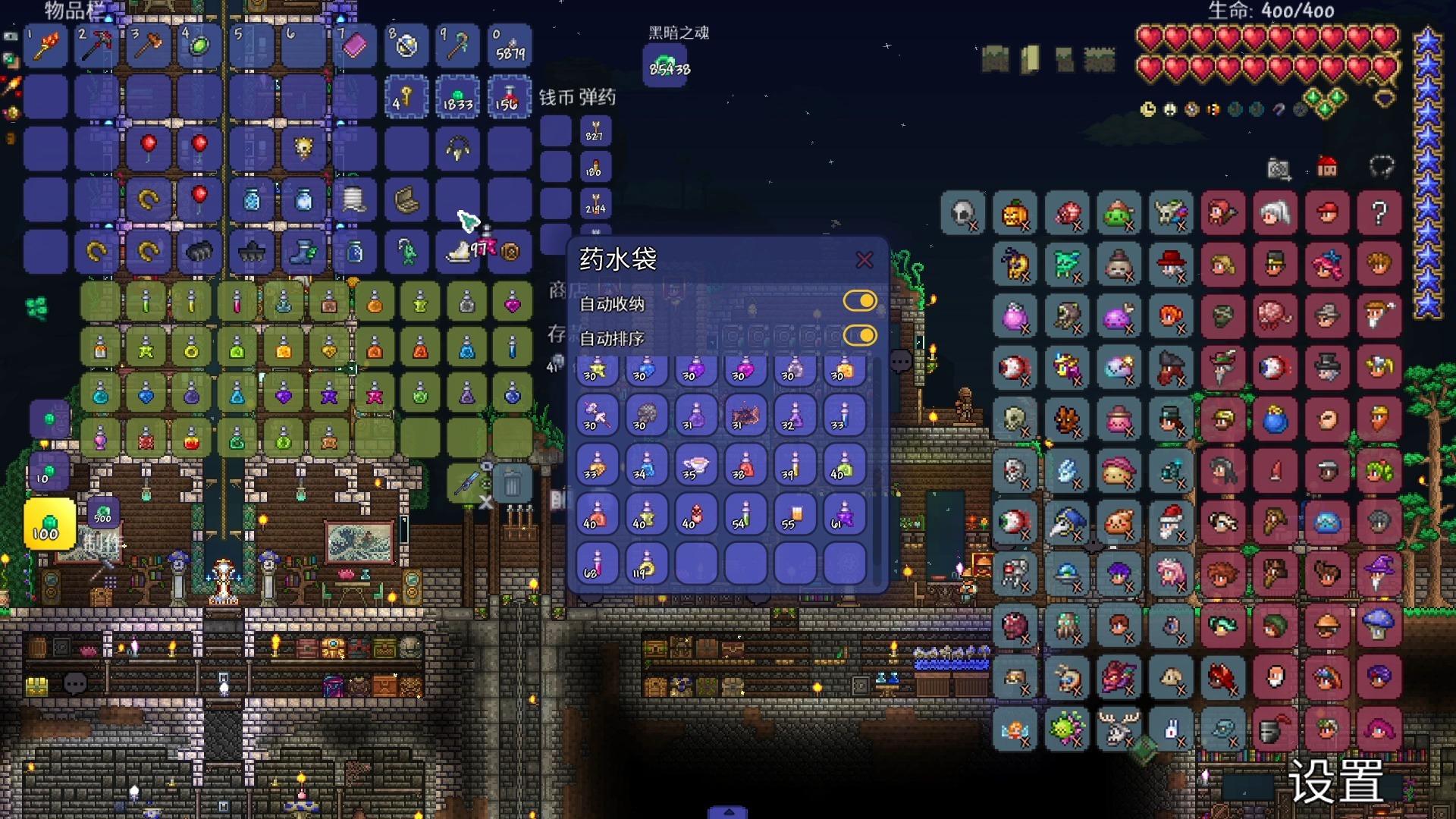Select the hammer in hotbar slot 3

click(148, 46)
